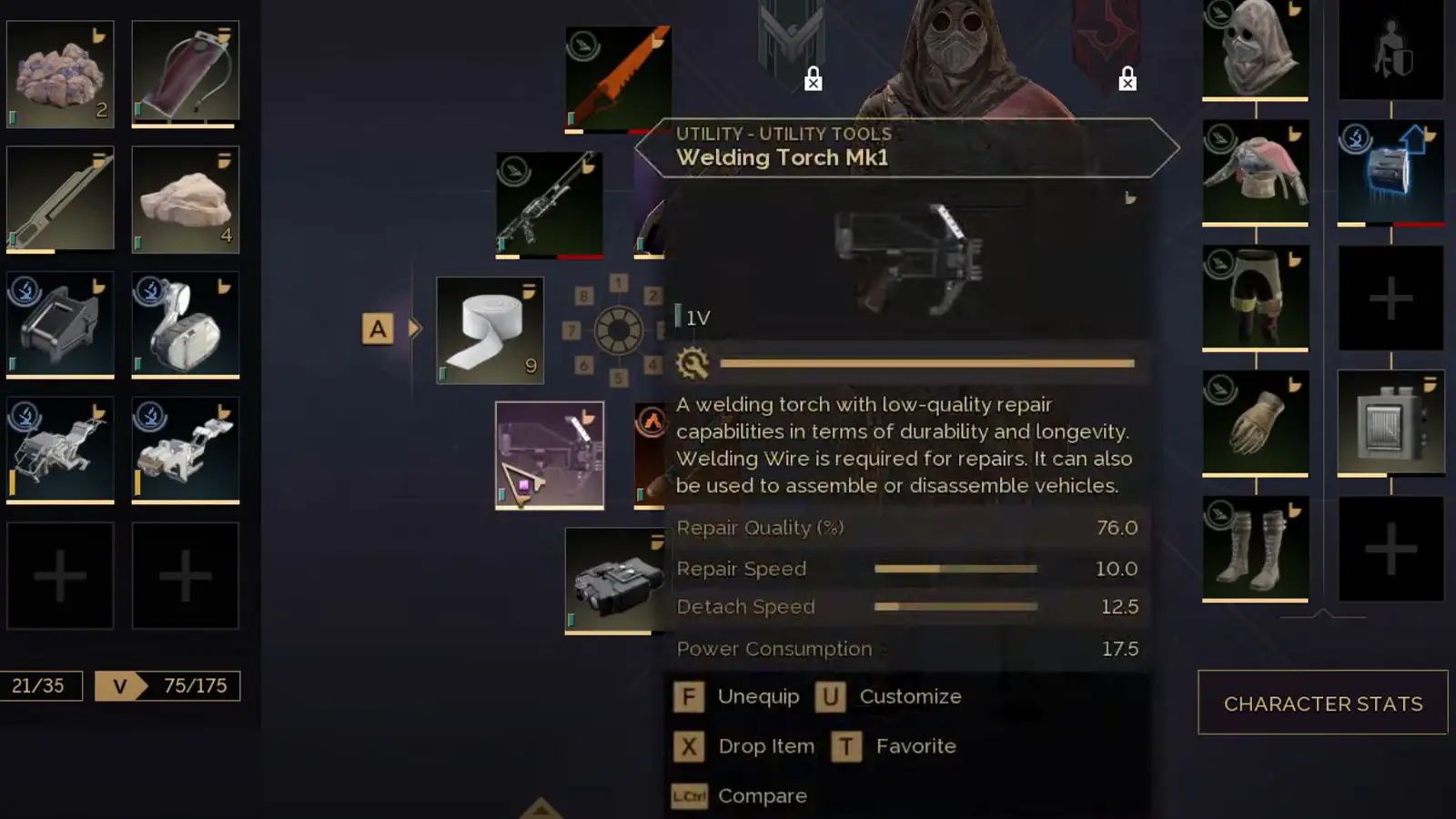Viewport: 1456px width, 819px height.
Task: Select the hooded mask head armor
Action: (x=1255, y=49)
